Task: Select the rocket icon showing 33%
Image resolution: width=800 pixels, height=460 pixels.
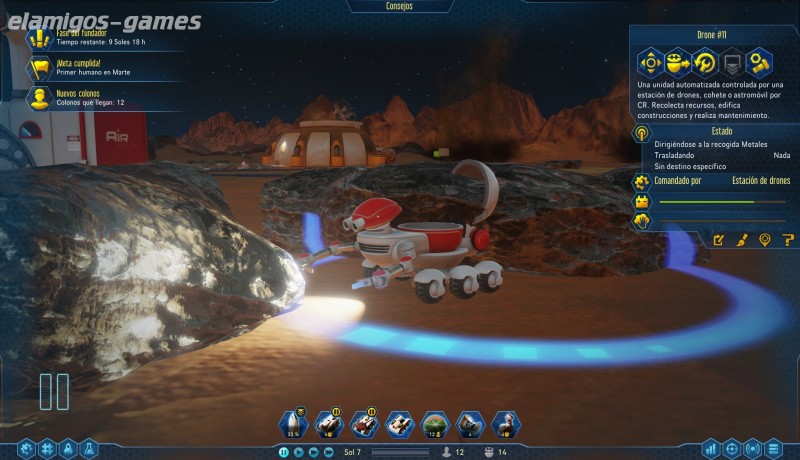Action: 294,425
